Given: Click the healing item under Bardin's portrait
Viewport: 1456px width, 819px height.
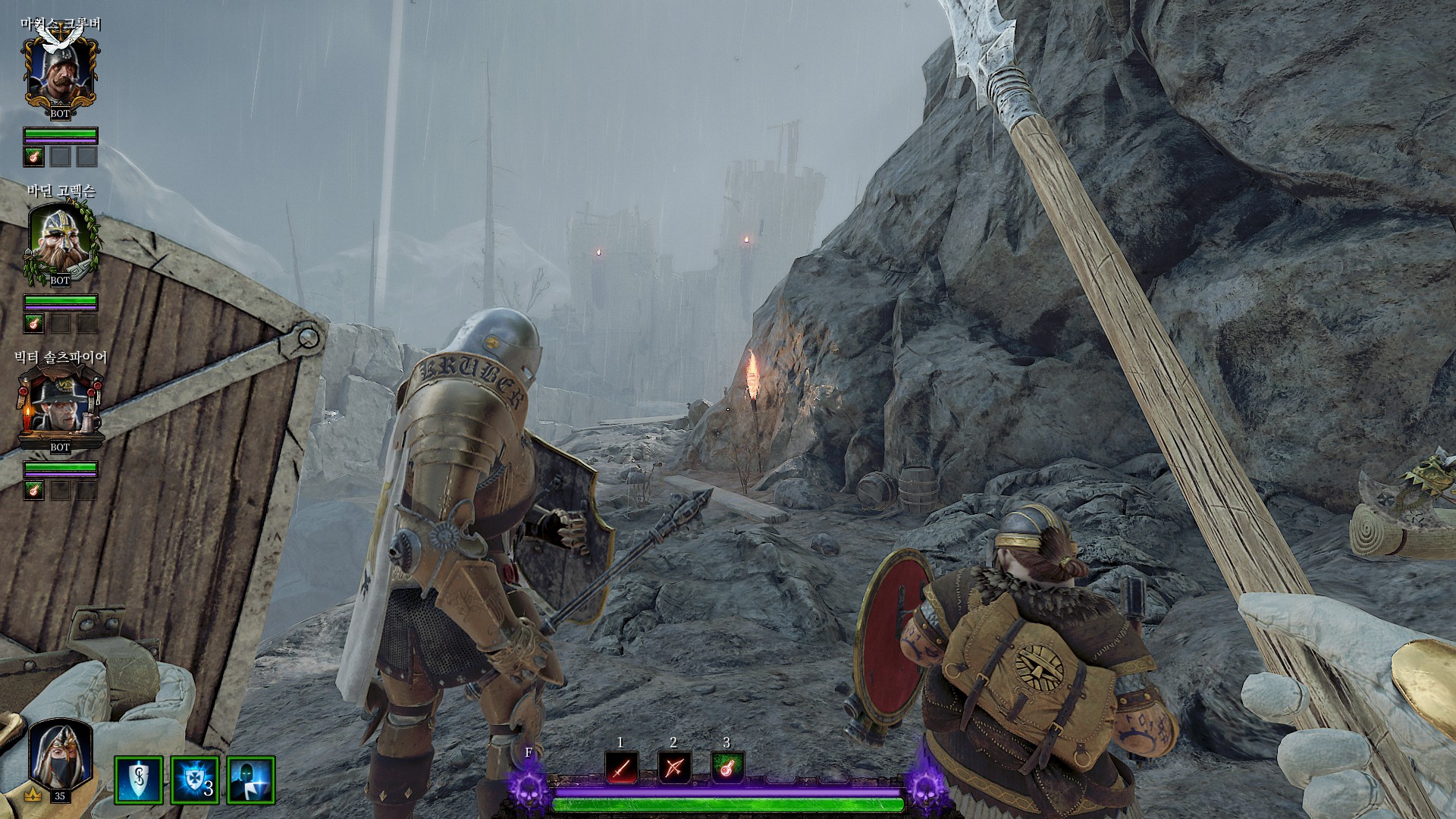Looking at the screenshot, I should coord(33,324).
